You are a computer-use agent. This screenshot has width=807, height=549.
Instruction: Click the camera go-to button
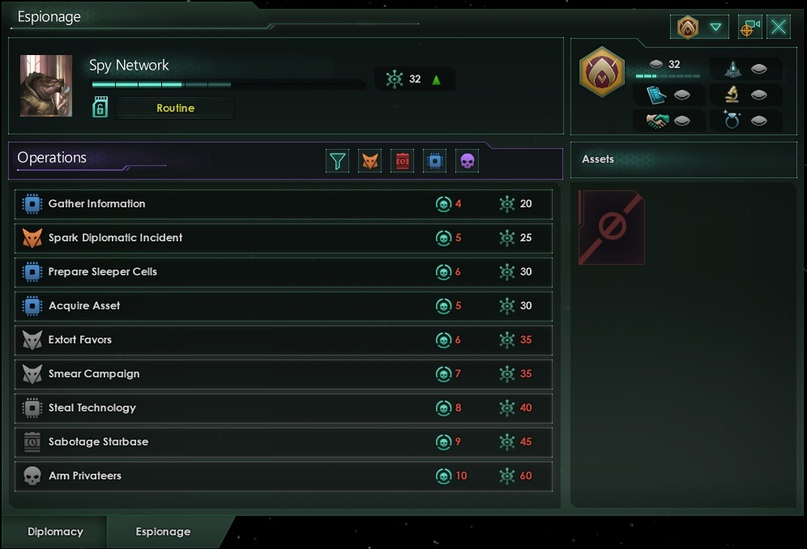749,27
